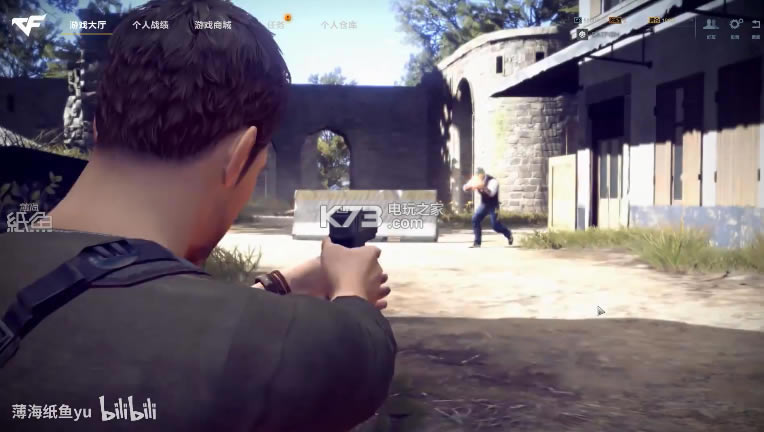Viewport: 764px width, 432px height.
Task: Open the friends list icon
Action: 711,25
